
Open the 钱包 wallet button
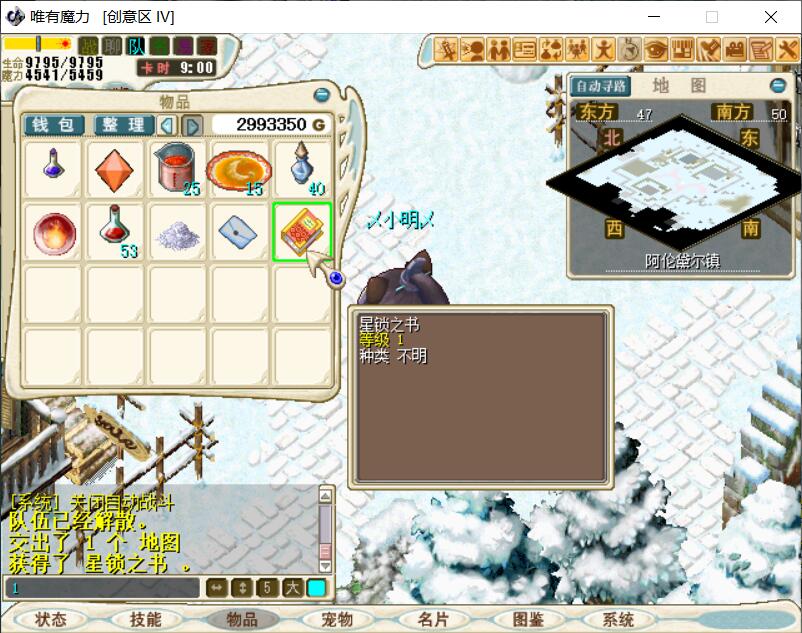click(54, 125)
